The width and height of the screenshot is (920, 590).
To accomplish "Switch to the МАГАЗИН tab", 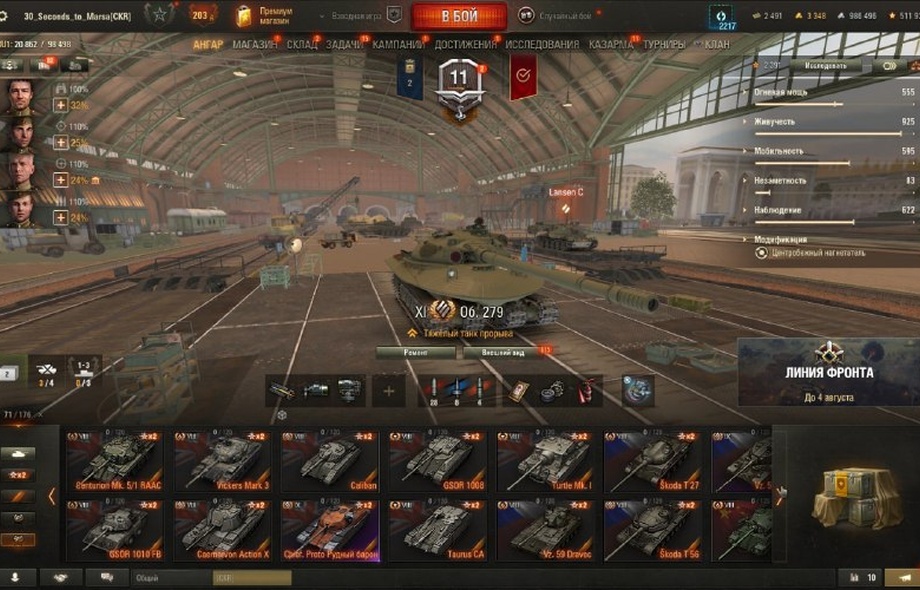I will click(255, 45).
